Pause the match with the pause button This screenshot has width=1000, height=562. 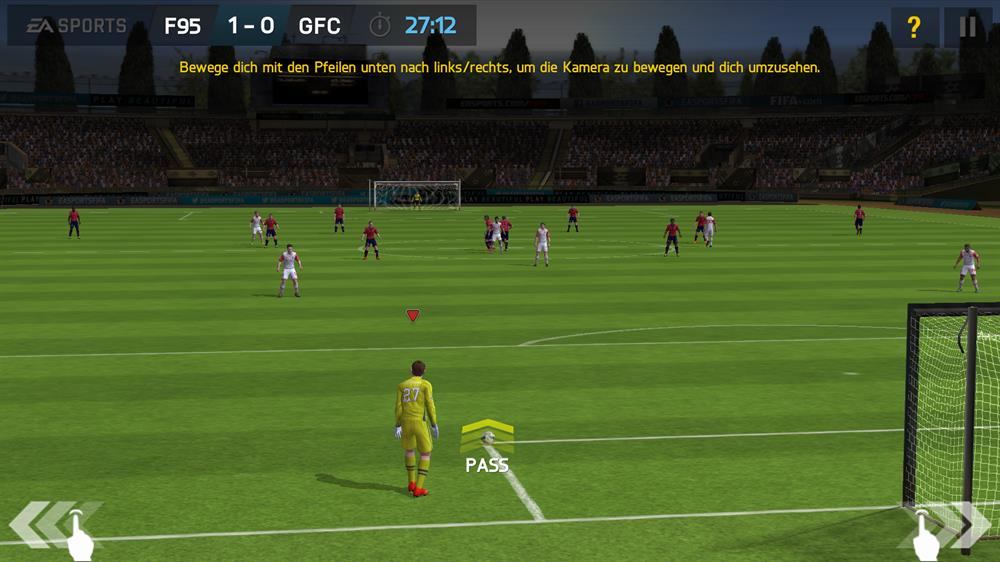pos(967,27)
